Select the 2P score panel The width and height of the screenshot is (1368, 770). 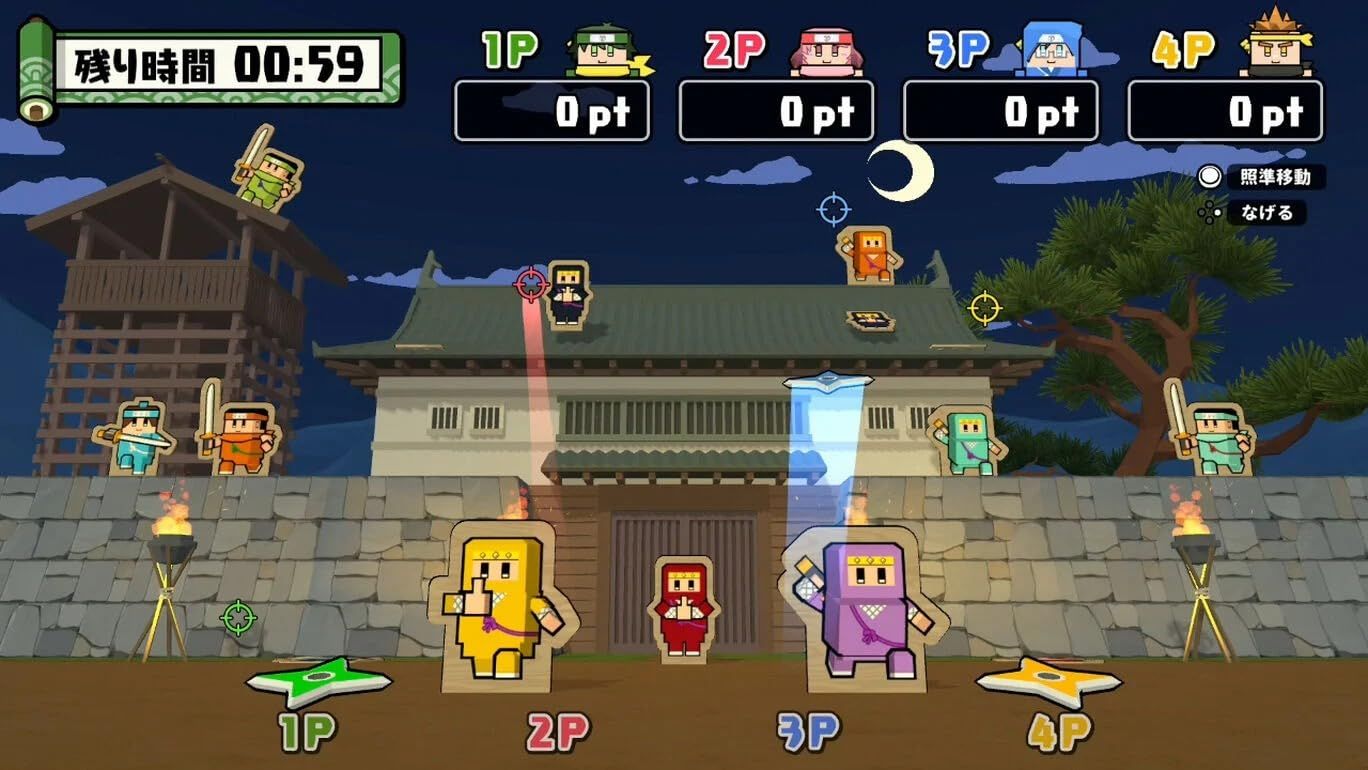[x=776, y=110]
